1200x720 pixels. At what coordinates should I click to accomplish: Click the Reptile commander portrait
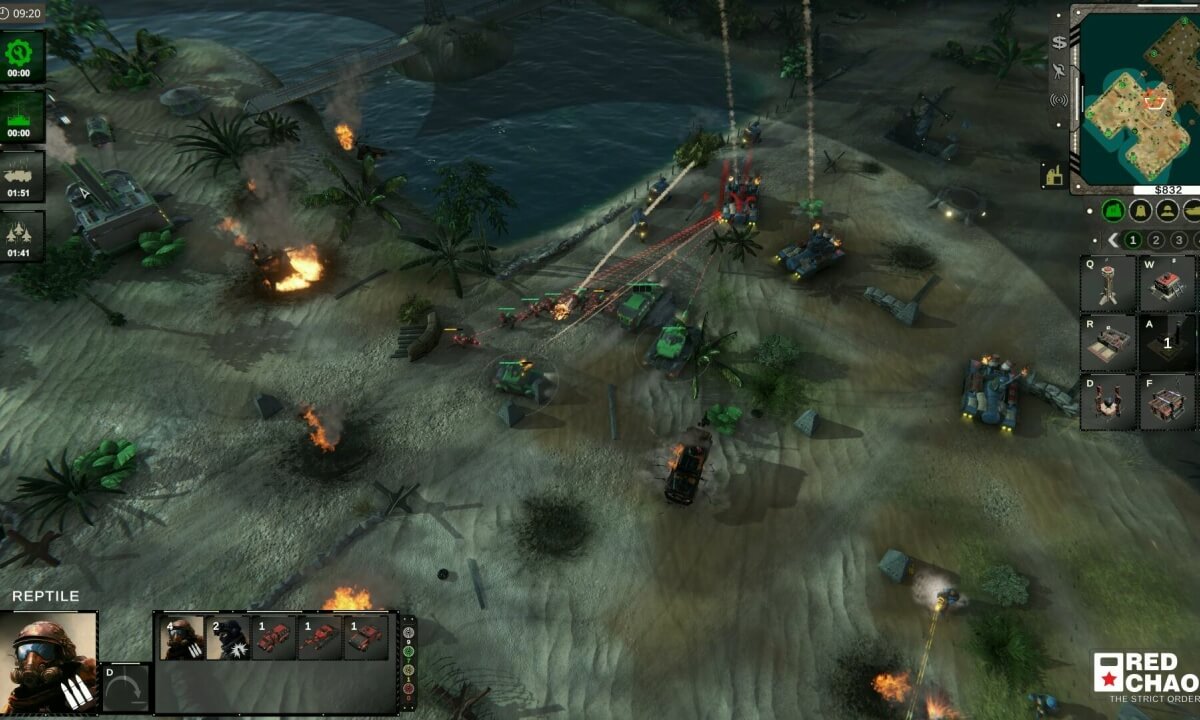(x=49, y=661)
